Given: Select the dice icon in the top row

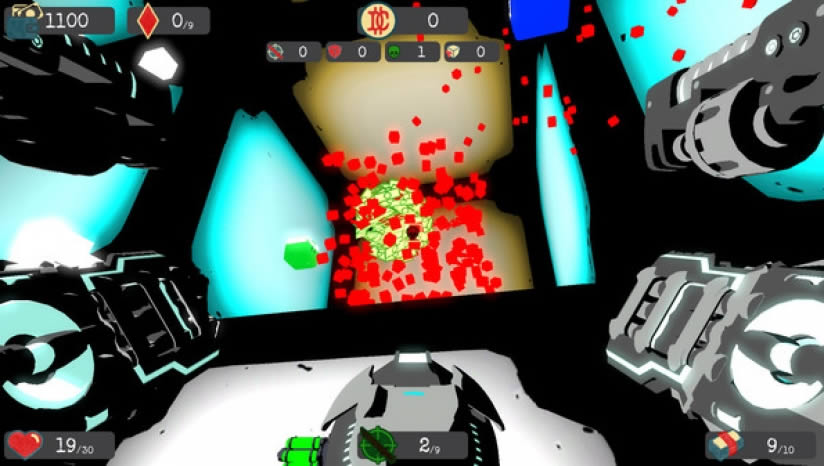Looking at the screenshot, I should [453, 51].
